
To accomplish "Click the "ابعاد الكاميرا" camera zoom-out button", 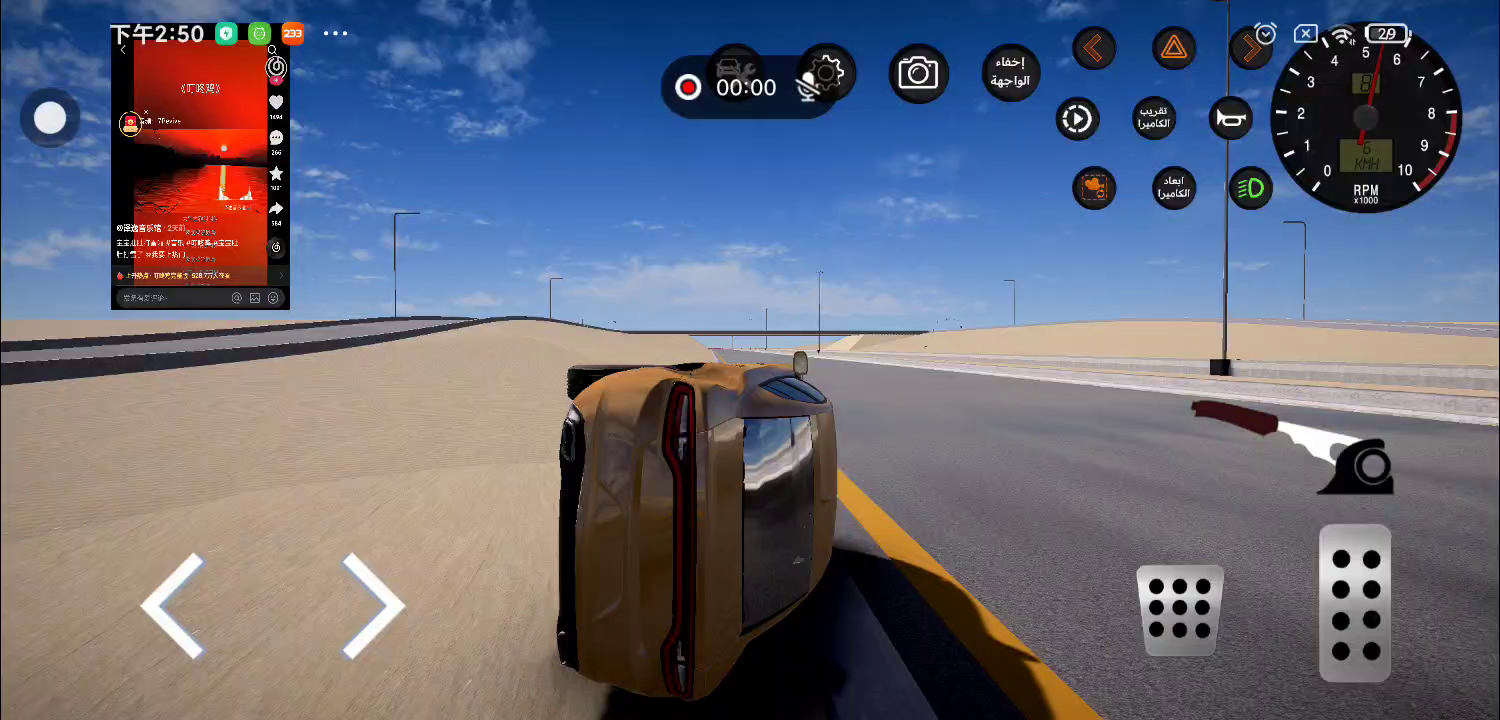I will pyautogui.click(x=1172, y=187).
